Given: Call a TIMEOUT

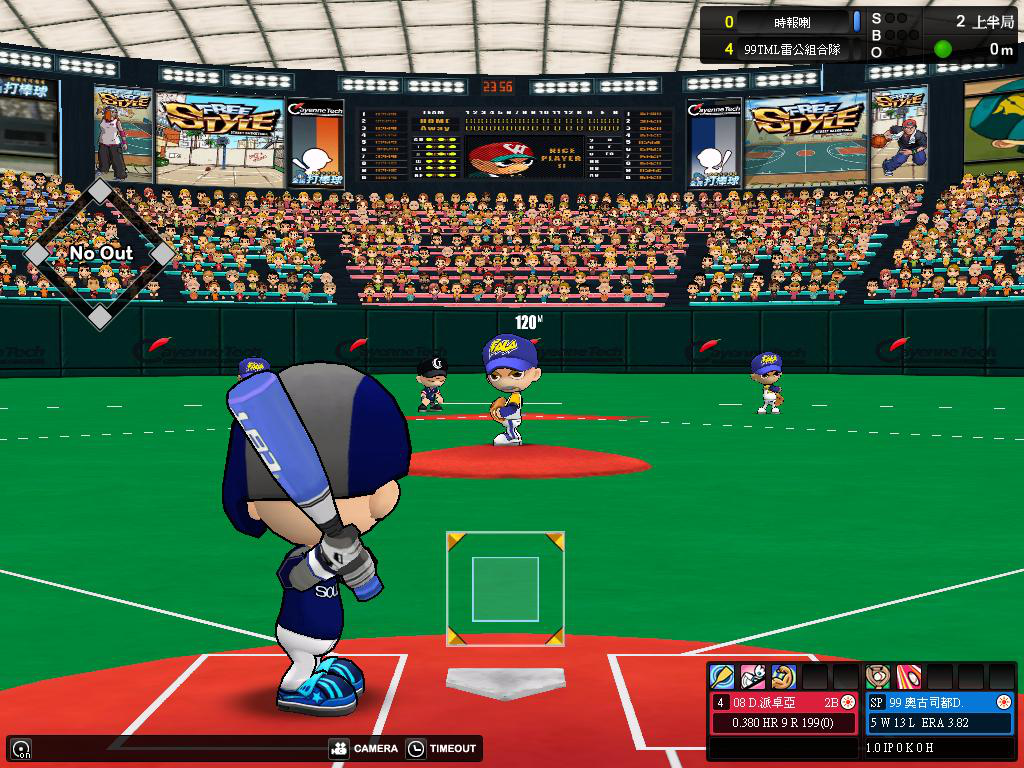Looking at the screenshot, I should pos(442,748).
